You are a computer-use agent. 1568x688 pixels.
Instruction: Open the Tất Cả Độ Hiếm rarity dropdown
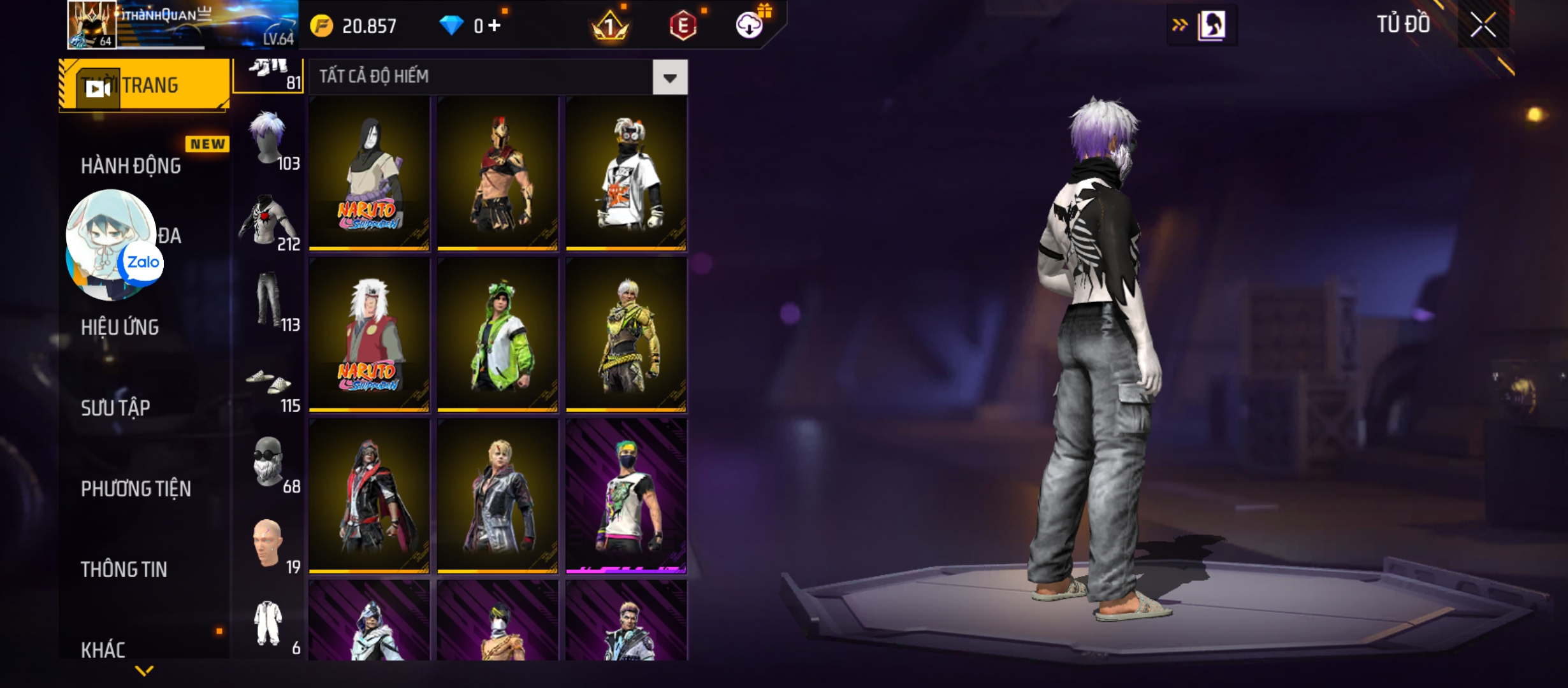click(669, 78)
